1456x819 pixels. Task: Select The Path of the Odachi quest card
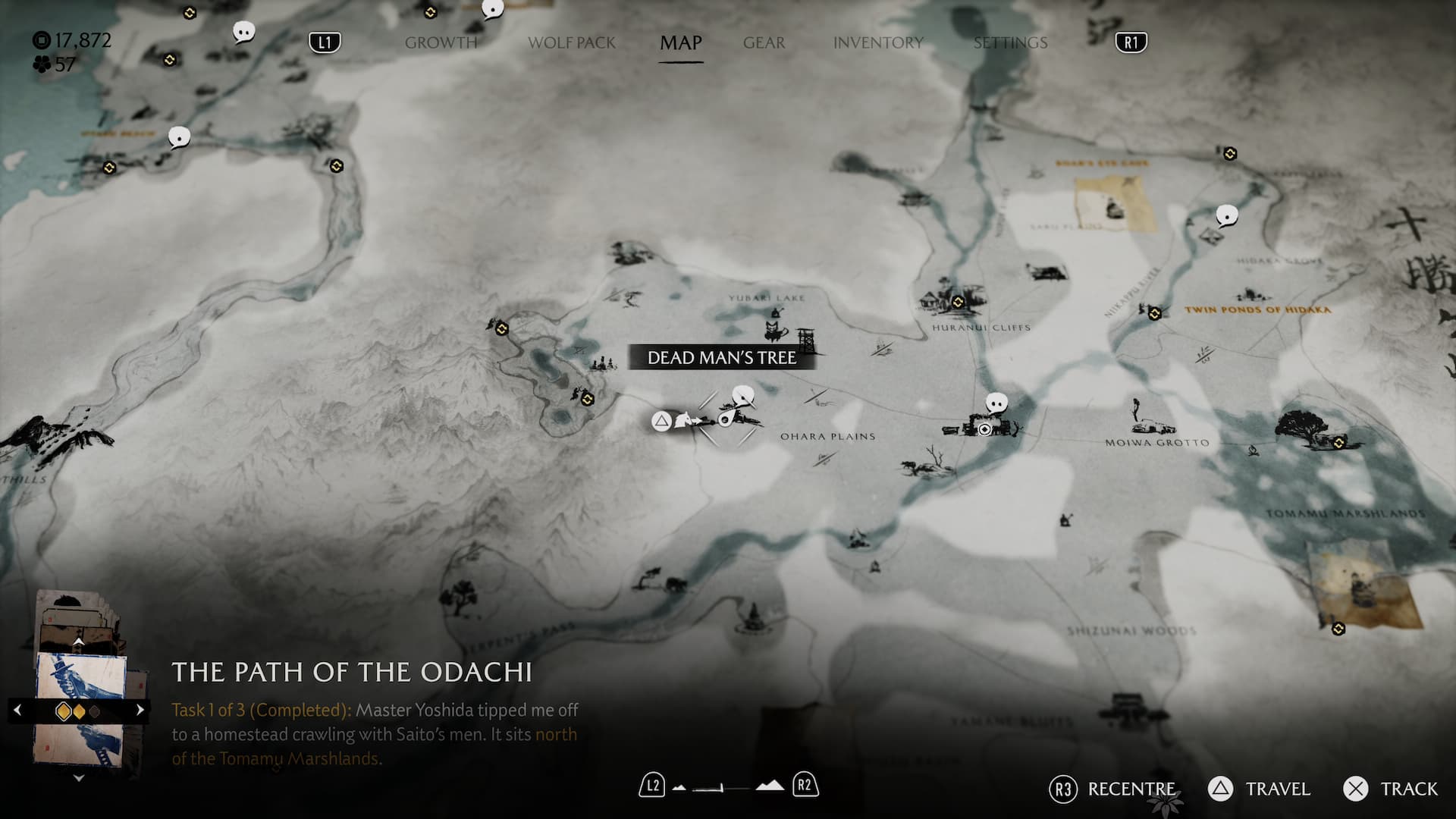pyautogui.click(x=80, y=709)
